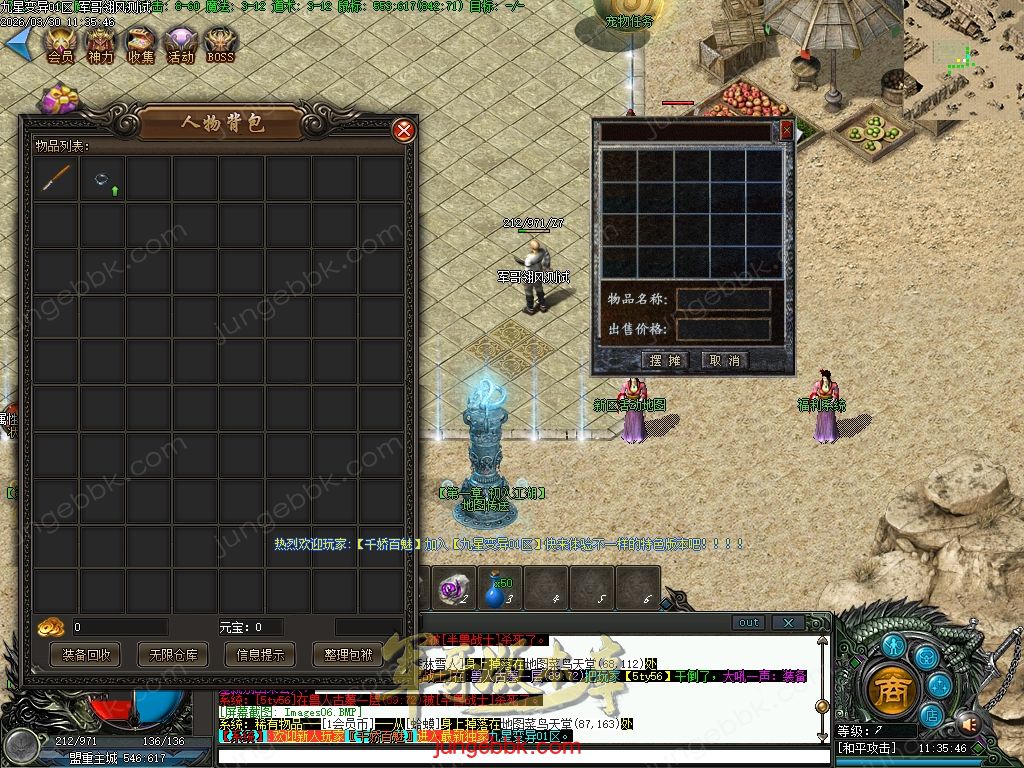The image size is (1024, 768).
Task: Open the 神力 divine power menu
Action: pyautogui.click(x=101, y=44)
